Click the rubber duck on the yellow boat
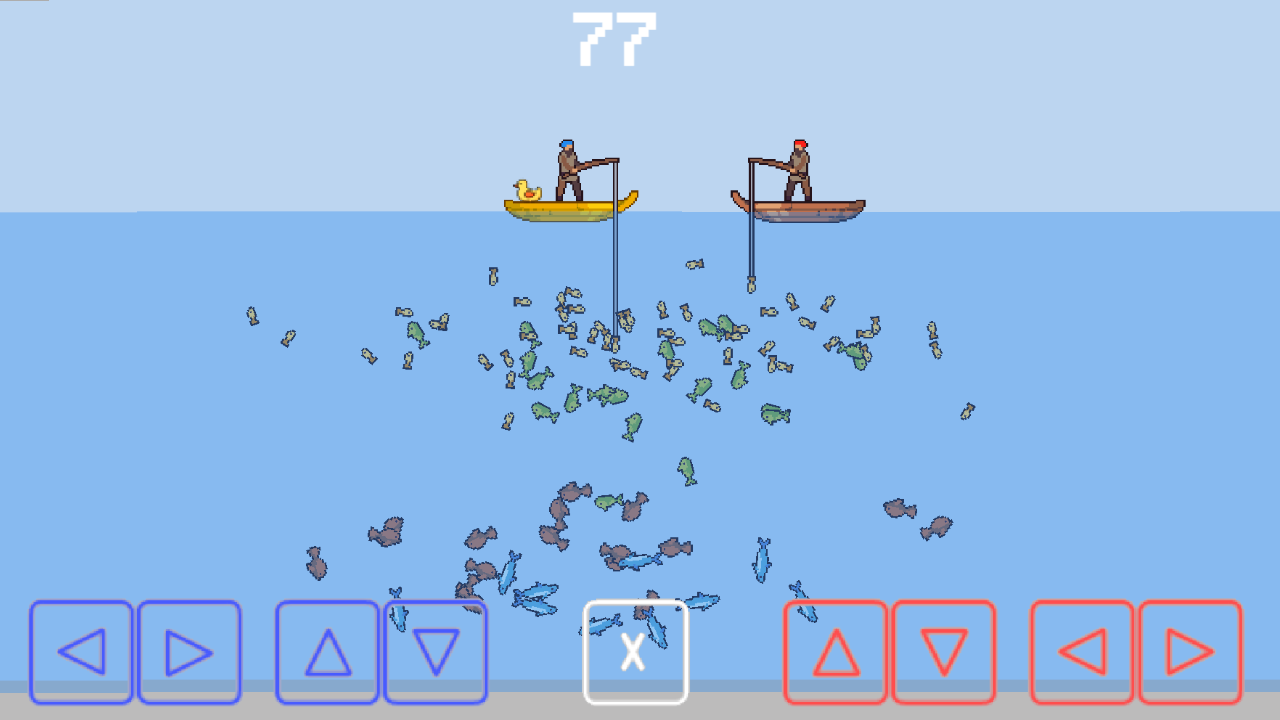The width and height of the screenshot is (1280, 720). coord(529,190)
